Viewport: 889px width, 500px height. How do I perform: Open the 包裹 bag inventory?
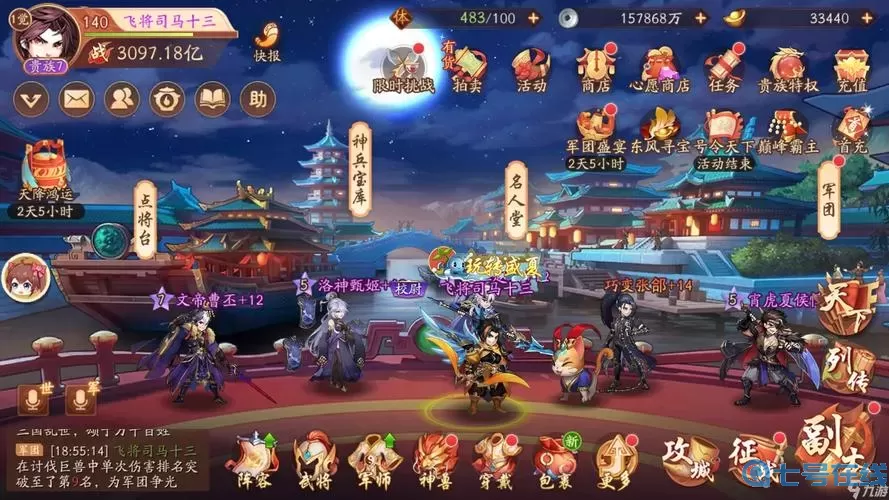coord(552,458)
